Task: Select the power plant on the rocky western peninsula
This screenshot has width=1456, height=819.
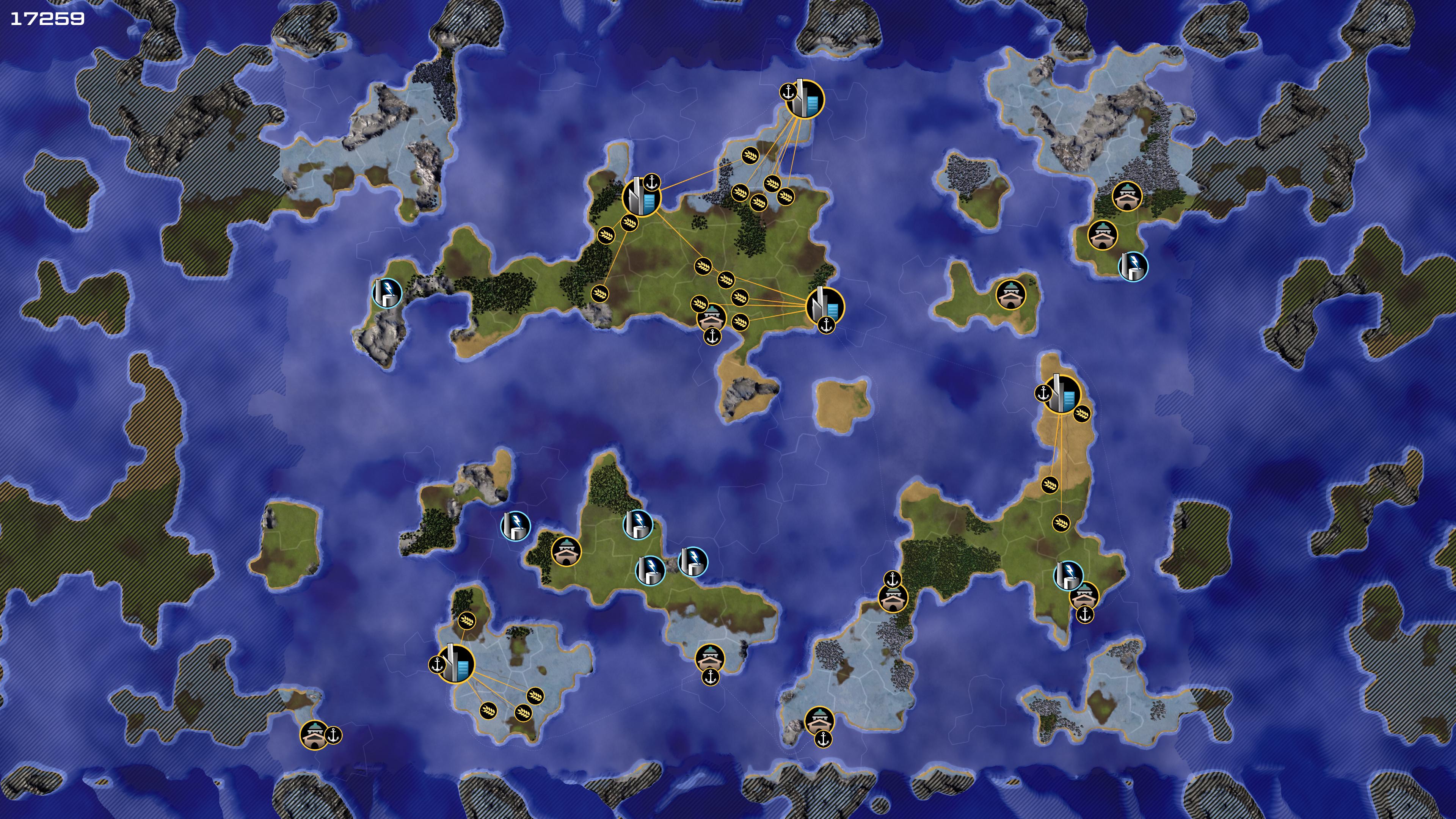Action: coord(387,293)
